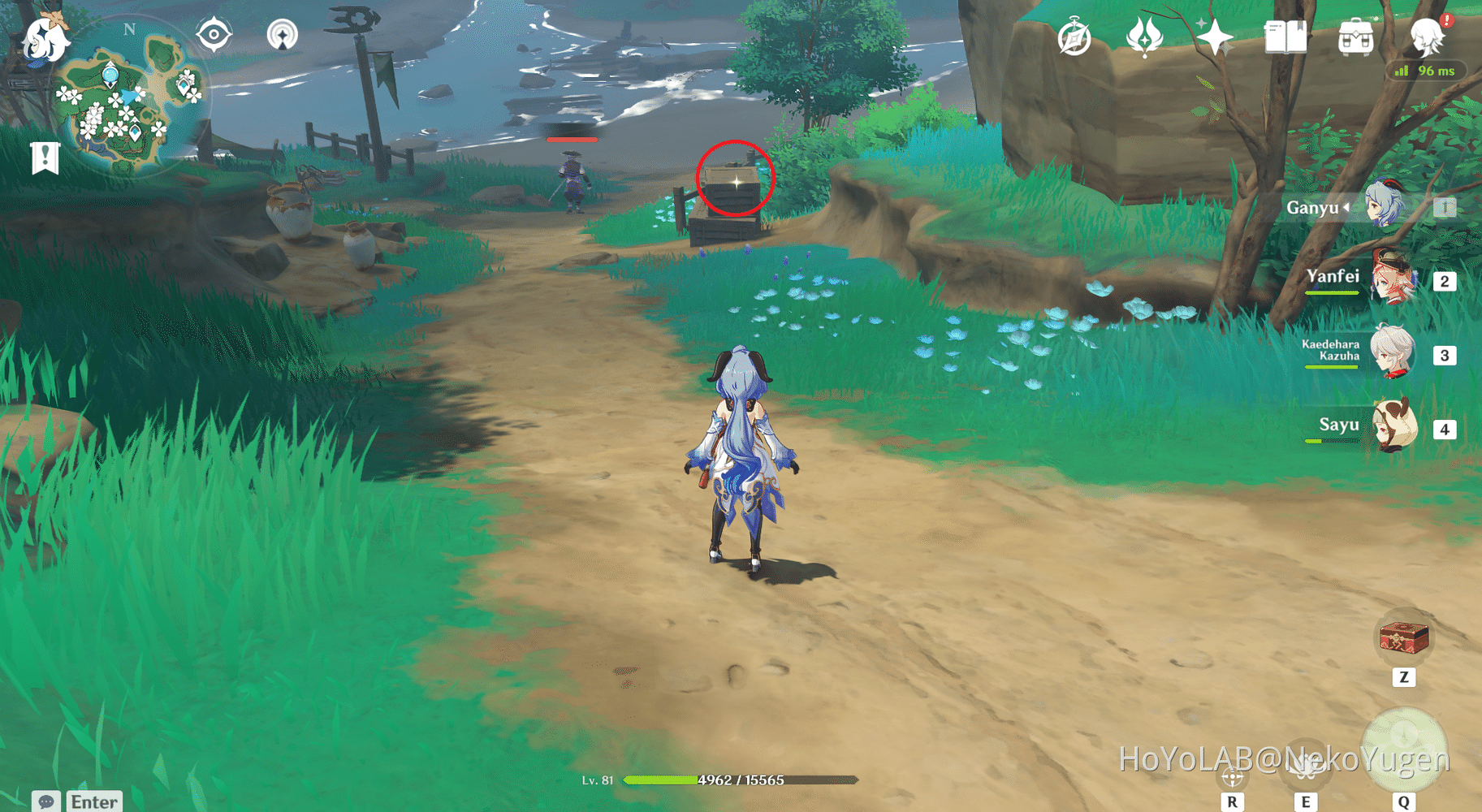Open the Battle Pass wings icon
Image resolution: width=1482 pixels, height=812 pixels.
(1145, 36)
